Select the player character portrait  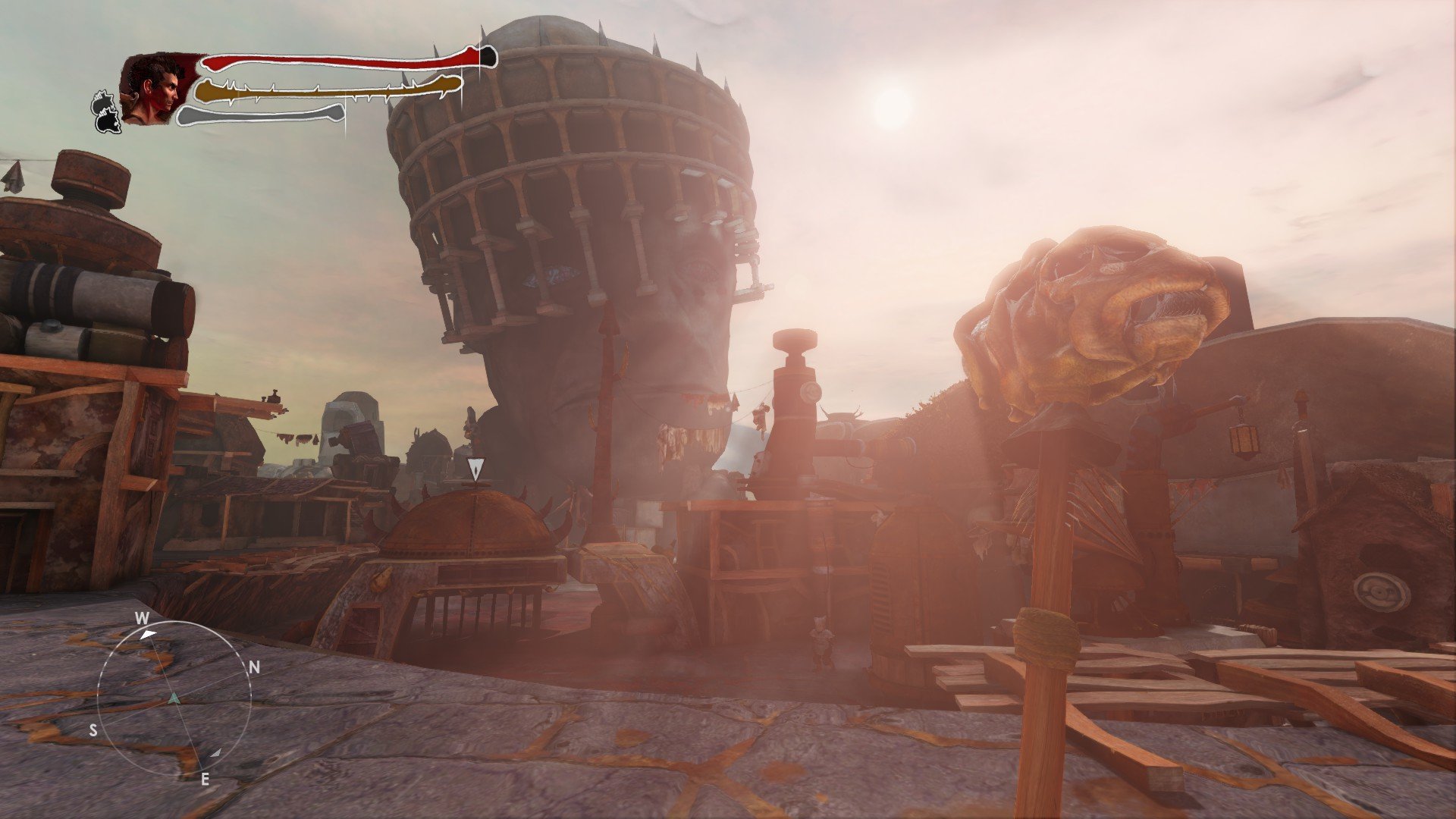(157, 89)
